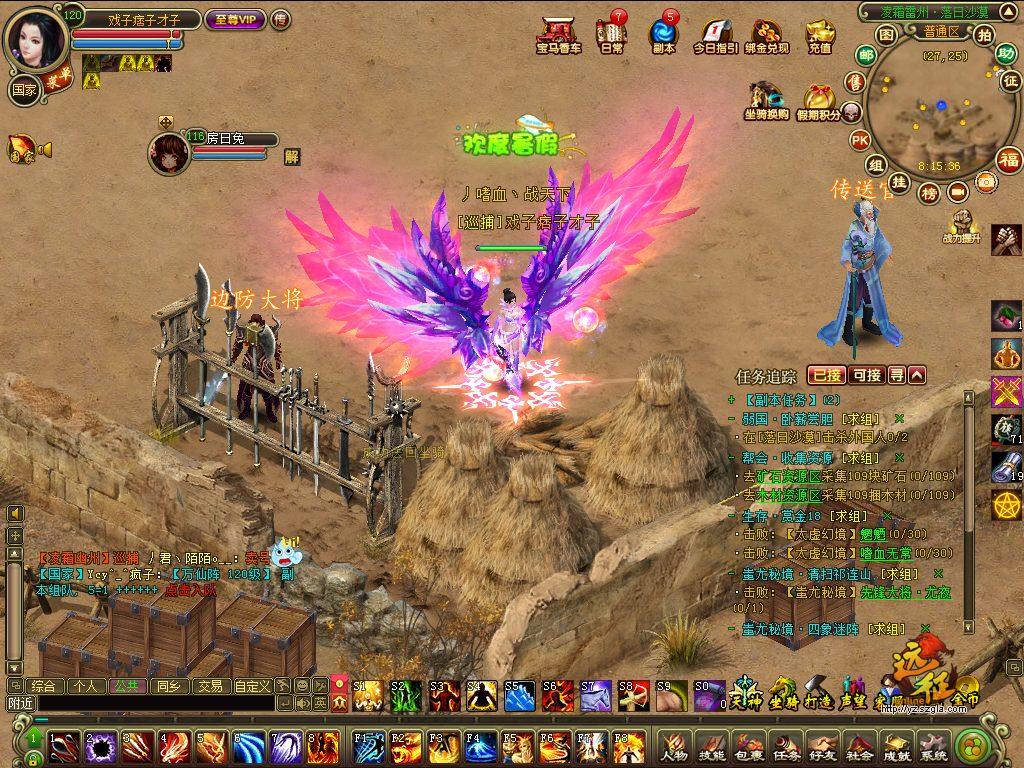Screen dimensions: 1024x768
Task: Open the 日常 daily activities icon
Action: tap(611, 34)
